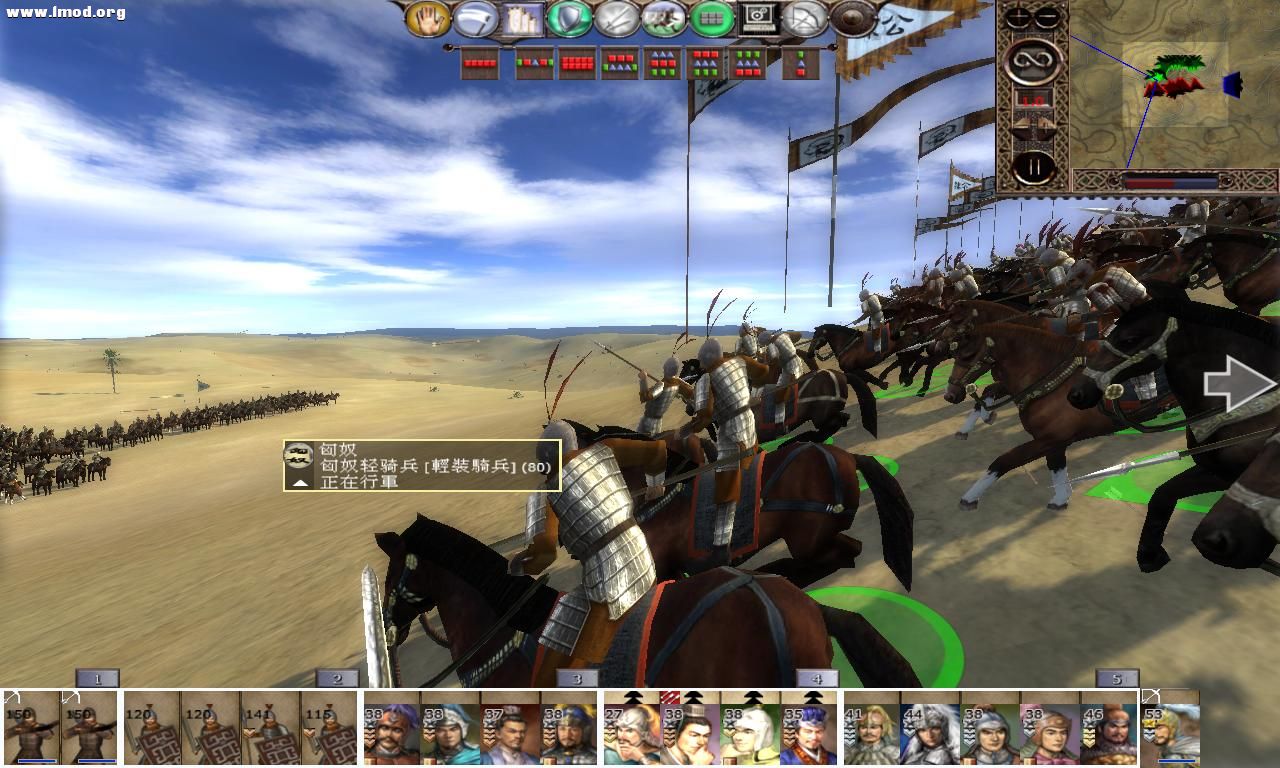
Task: Switch to unit group tab 2
Action: click(336, 676)
